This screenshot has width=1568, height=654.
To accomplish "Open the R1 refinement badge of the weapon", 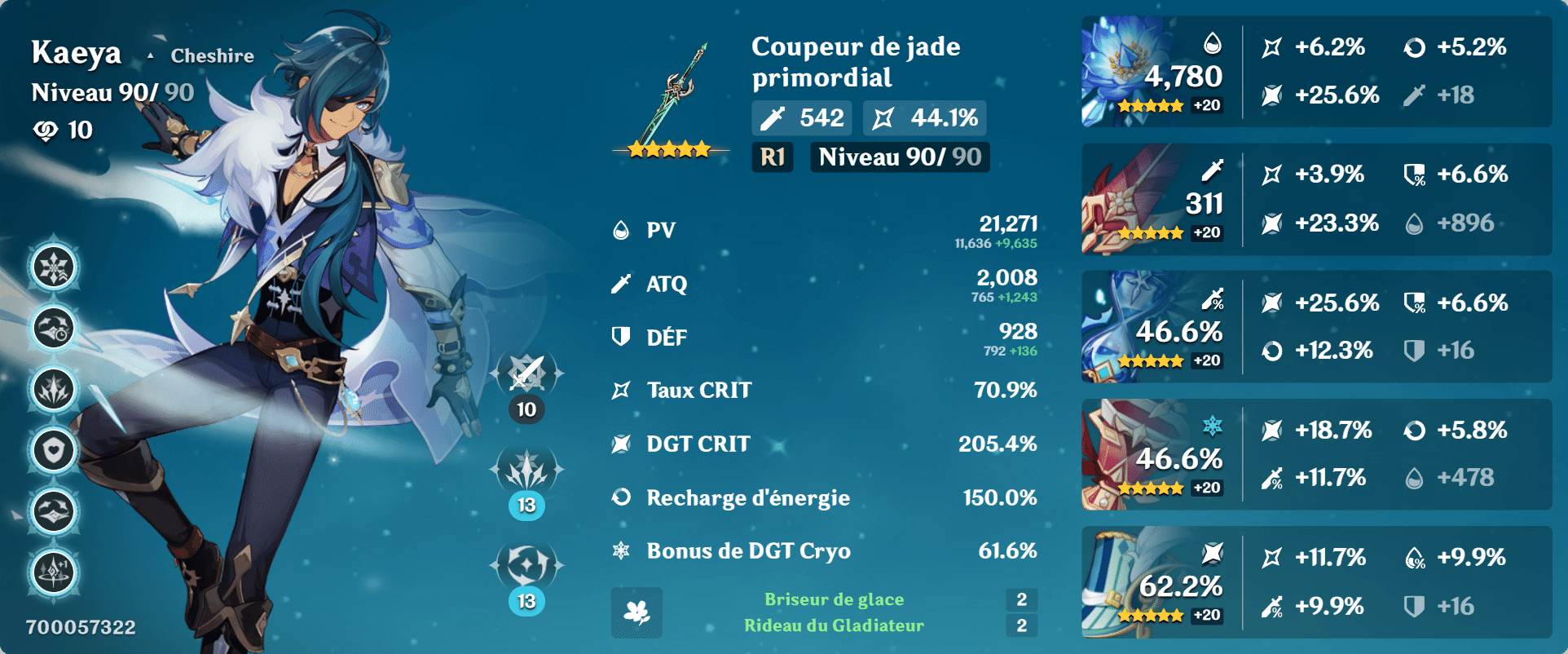I will point(771,157).
